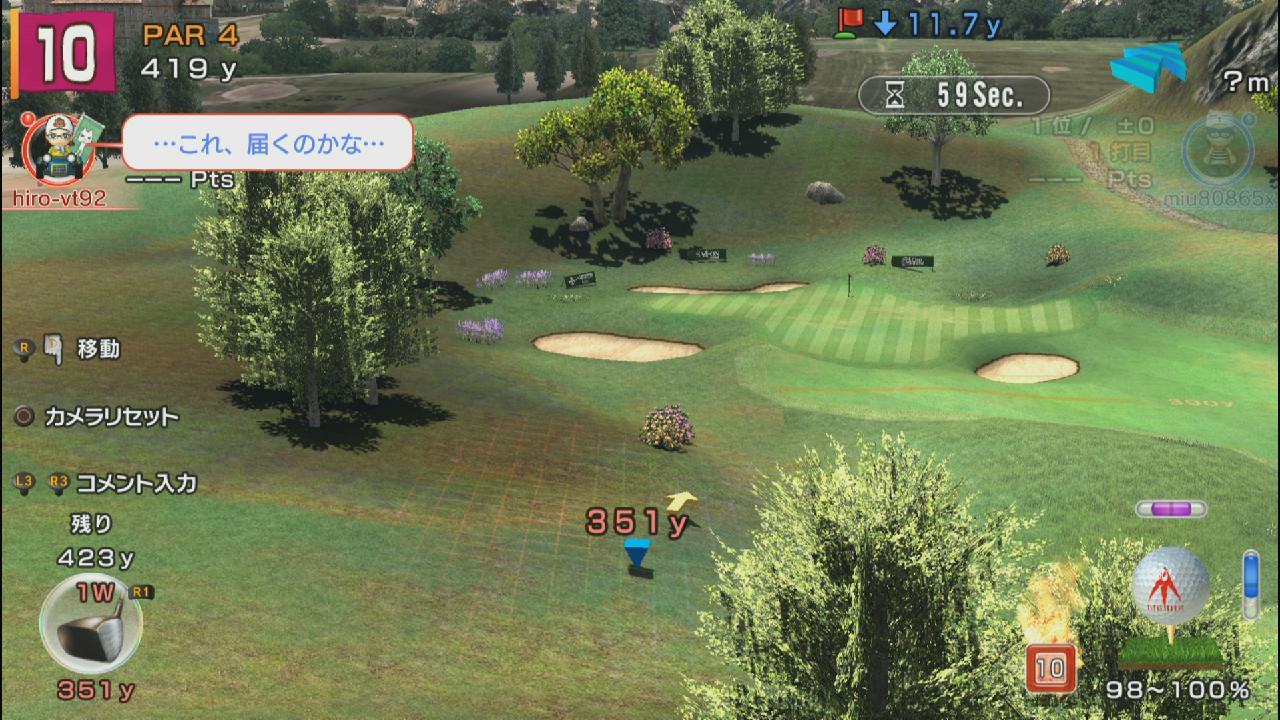The height and width of the screenshot is (720, 1280).
Task: Select the flaming hole 10 badge
Action: [1051, 667]
